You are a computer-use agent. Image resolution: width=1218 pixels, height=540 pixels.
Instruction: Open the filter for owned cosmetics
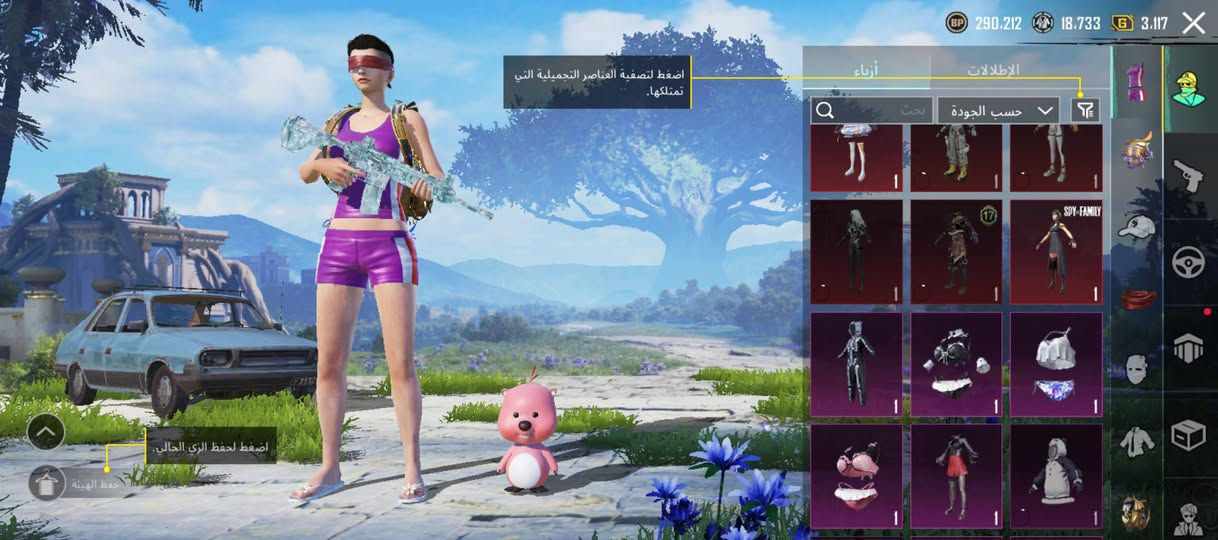point(1084,110)
